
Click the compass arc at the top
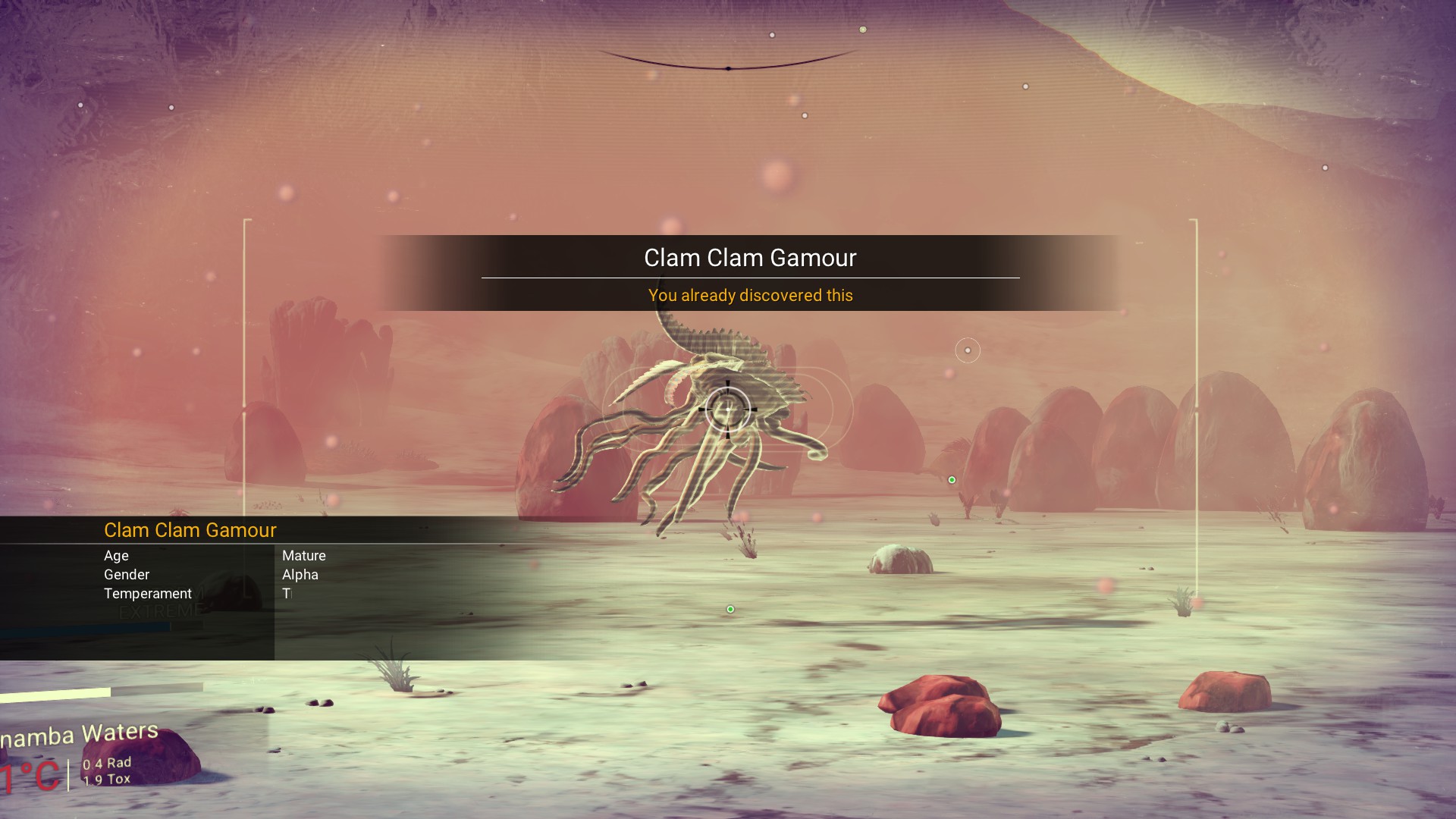point(728,64)
